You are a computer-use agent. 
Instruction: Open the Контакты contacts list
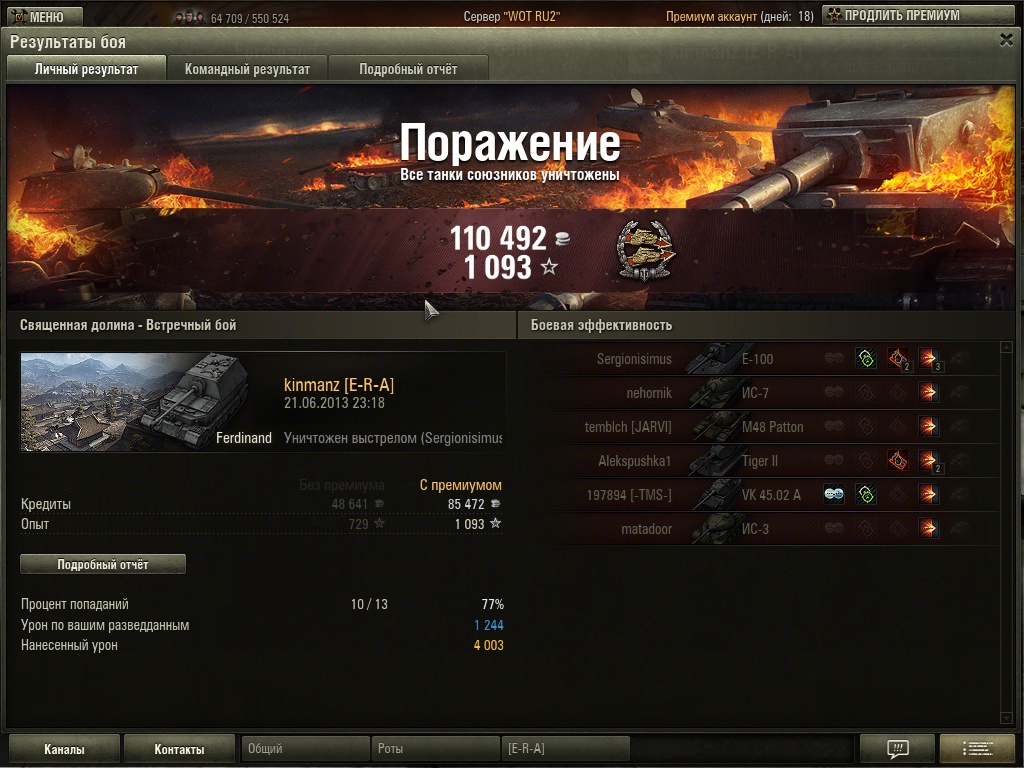coord(180,749)
